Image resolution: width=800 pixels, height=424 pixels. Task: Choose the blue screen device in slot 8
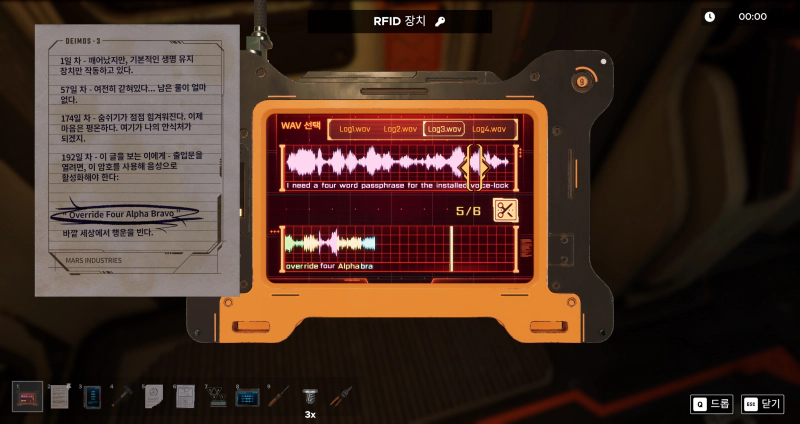click(247, 397)
